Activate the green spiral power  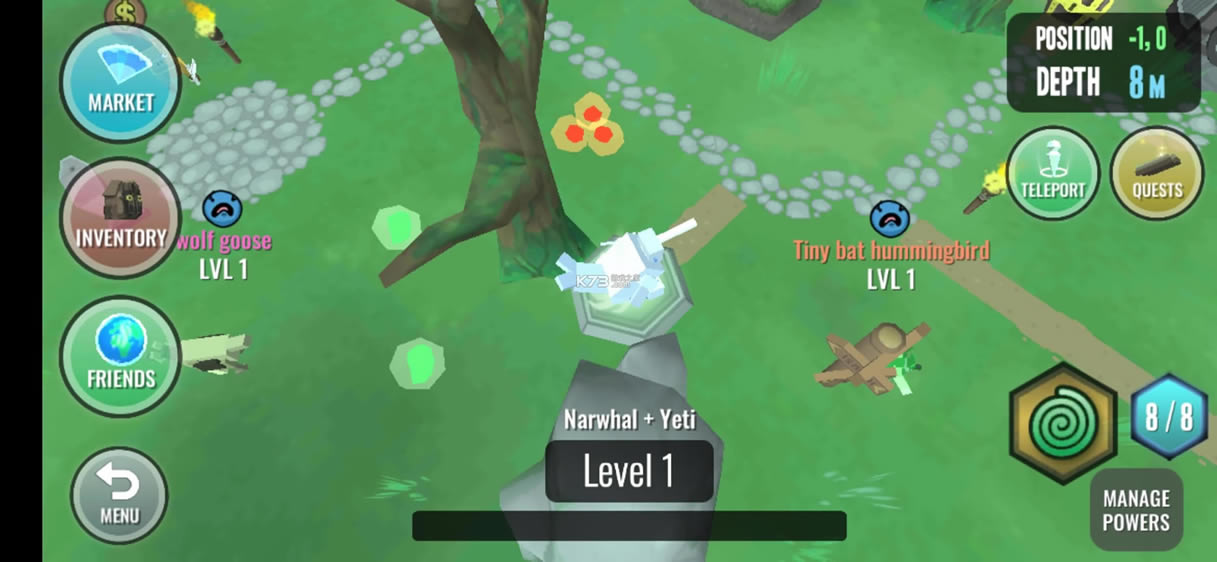(1063, 424)
